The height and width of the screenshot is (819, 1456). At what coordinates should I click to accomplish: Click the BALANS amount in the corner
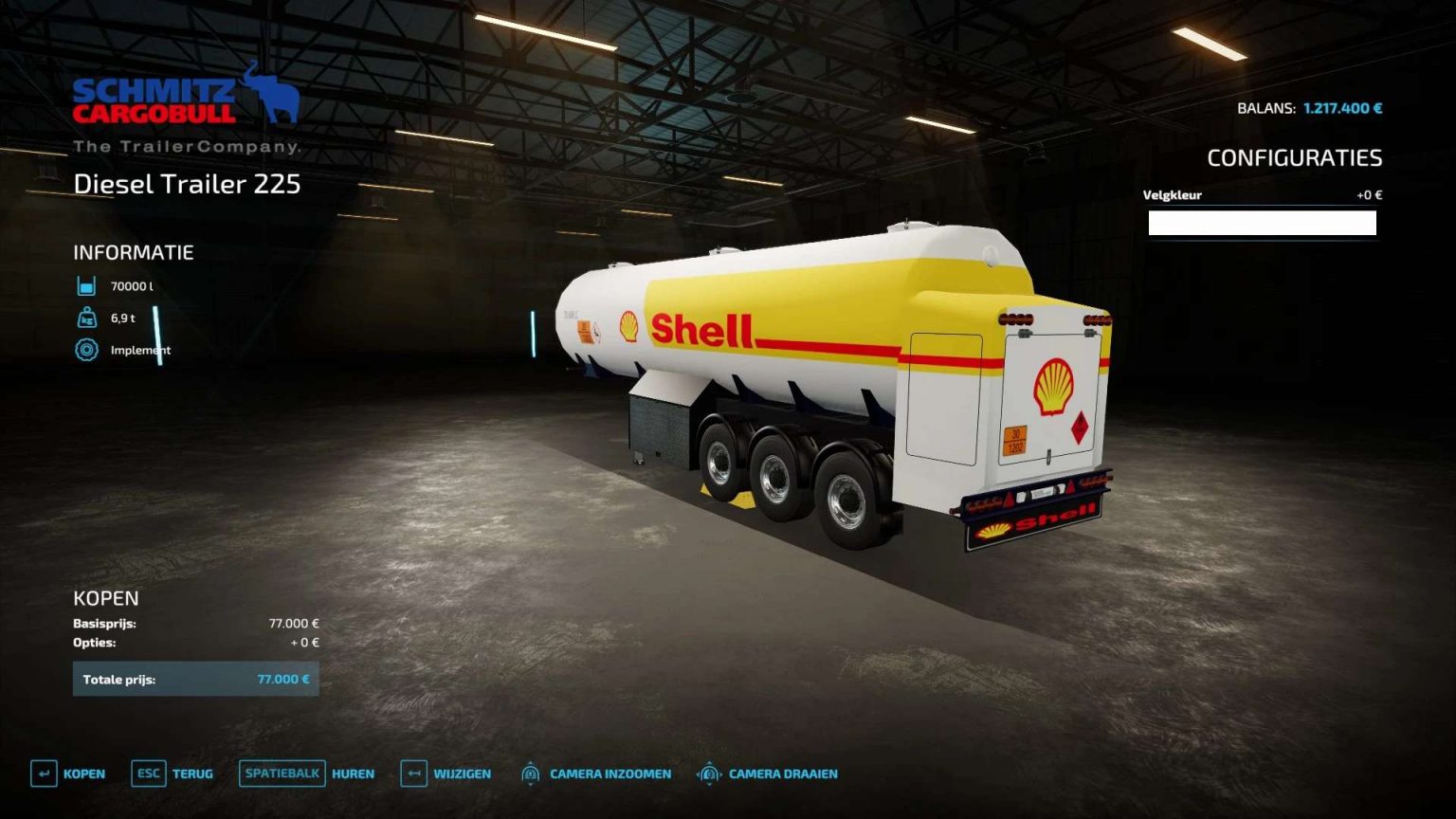[x=1342, y=108]
